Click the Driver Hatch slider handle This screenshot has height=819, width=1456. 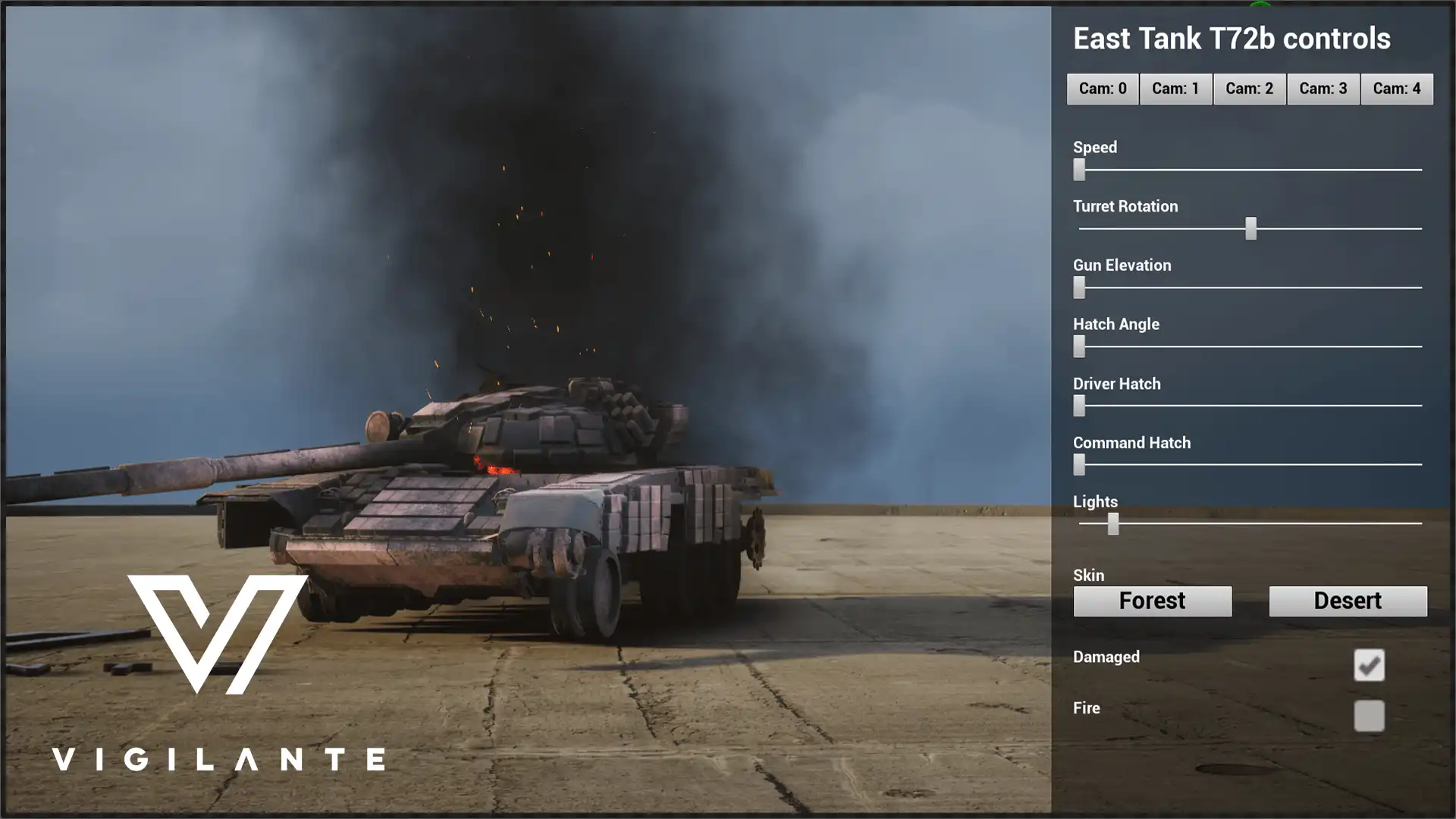coord(1079,406)
